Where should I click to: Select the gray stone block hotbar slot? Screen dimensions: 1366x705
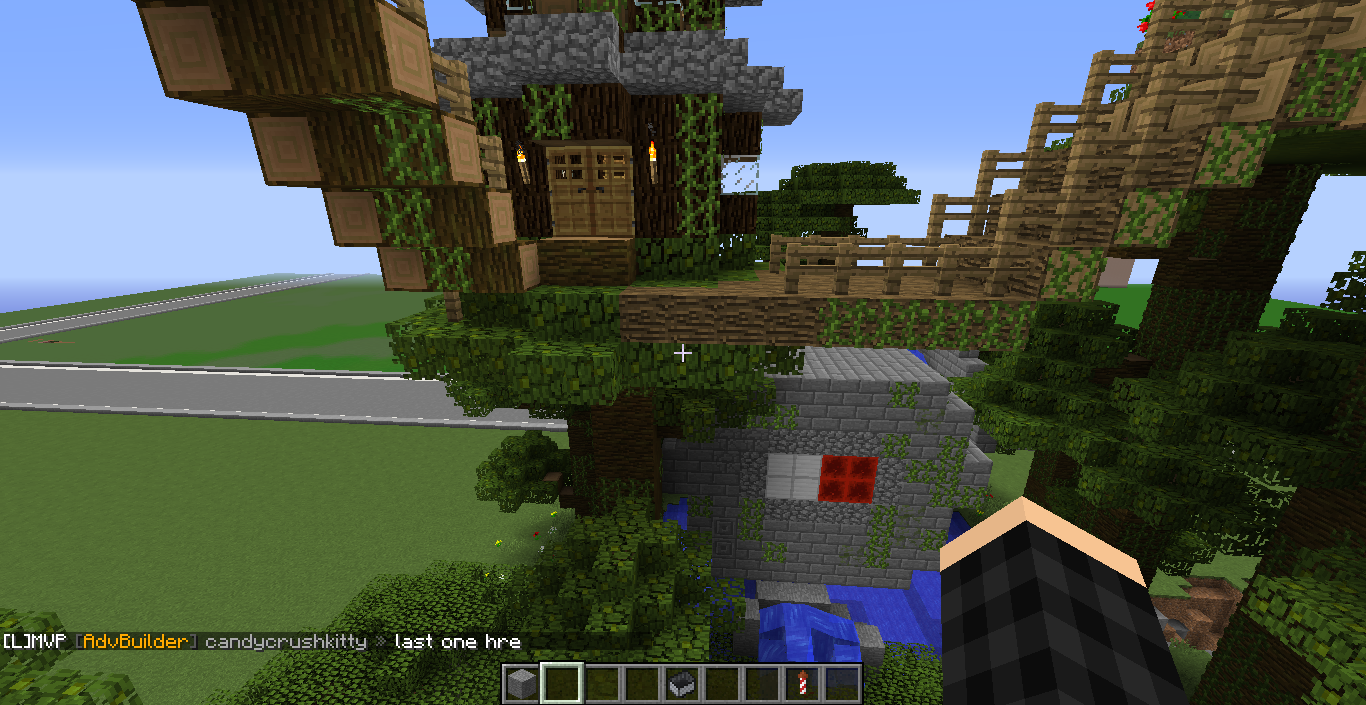coord(521,684)
